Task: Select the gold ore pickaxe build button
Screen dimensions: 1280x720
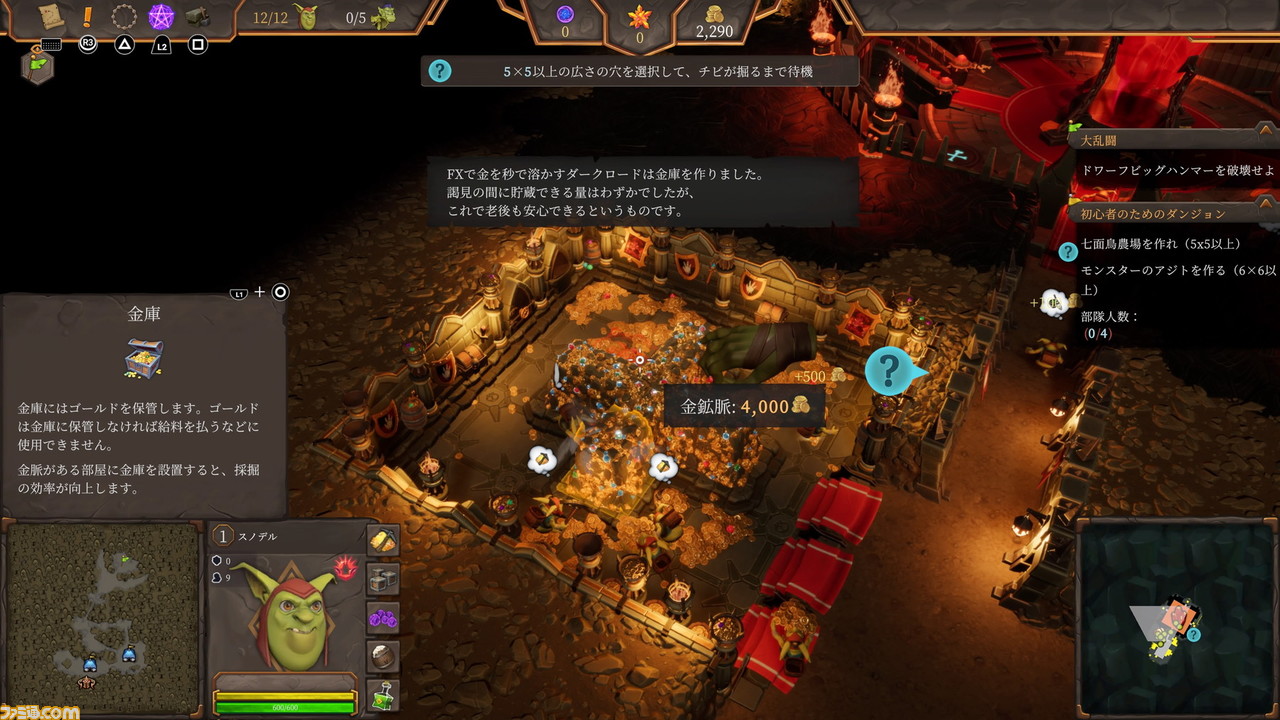Action: pyautogui.click(x=383, y=541)
